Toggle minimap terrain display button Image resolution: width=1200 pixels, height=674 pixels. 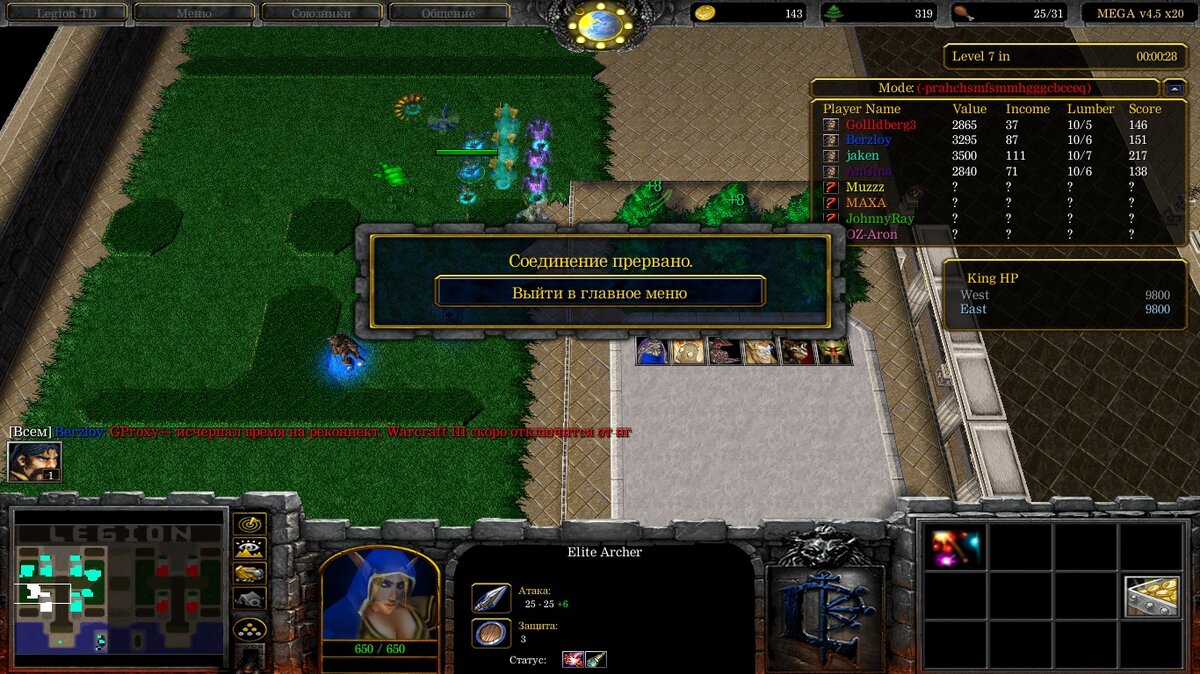(x=249, y=549)
